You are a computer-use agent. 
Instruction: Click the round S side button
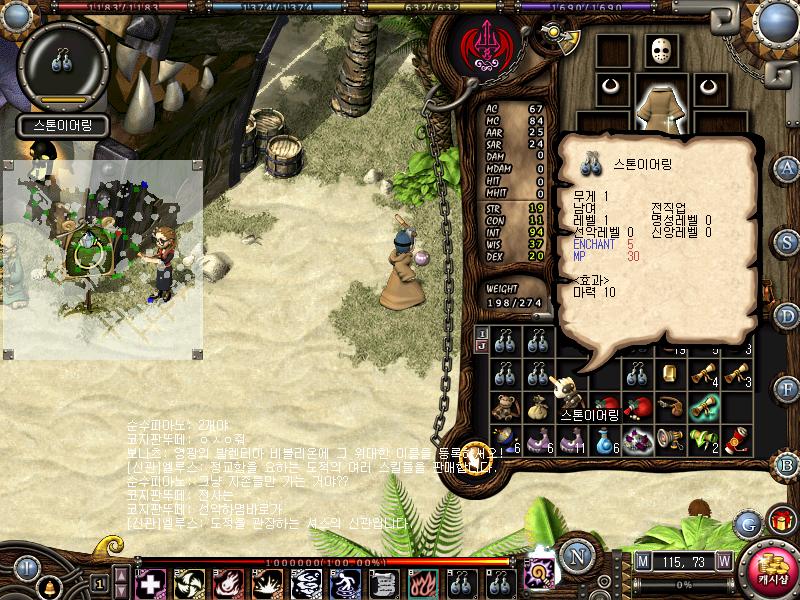[787, 241]
